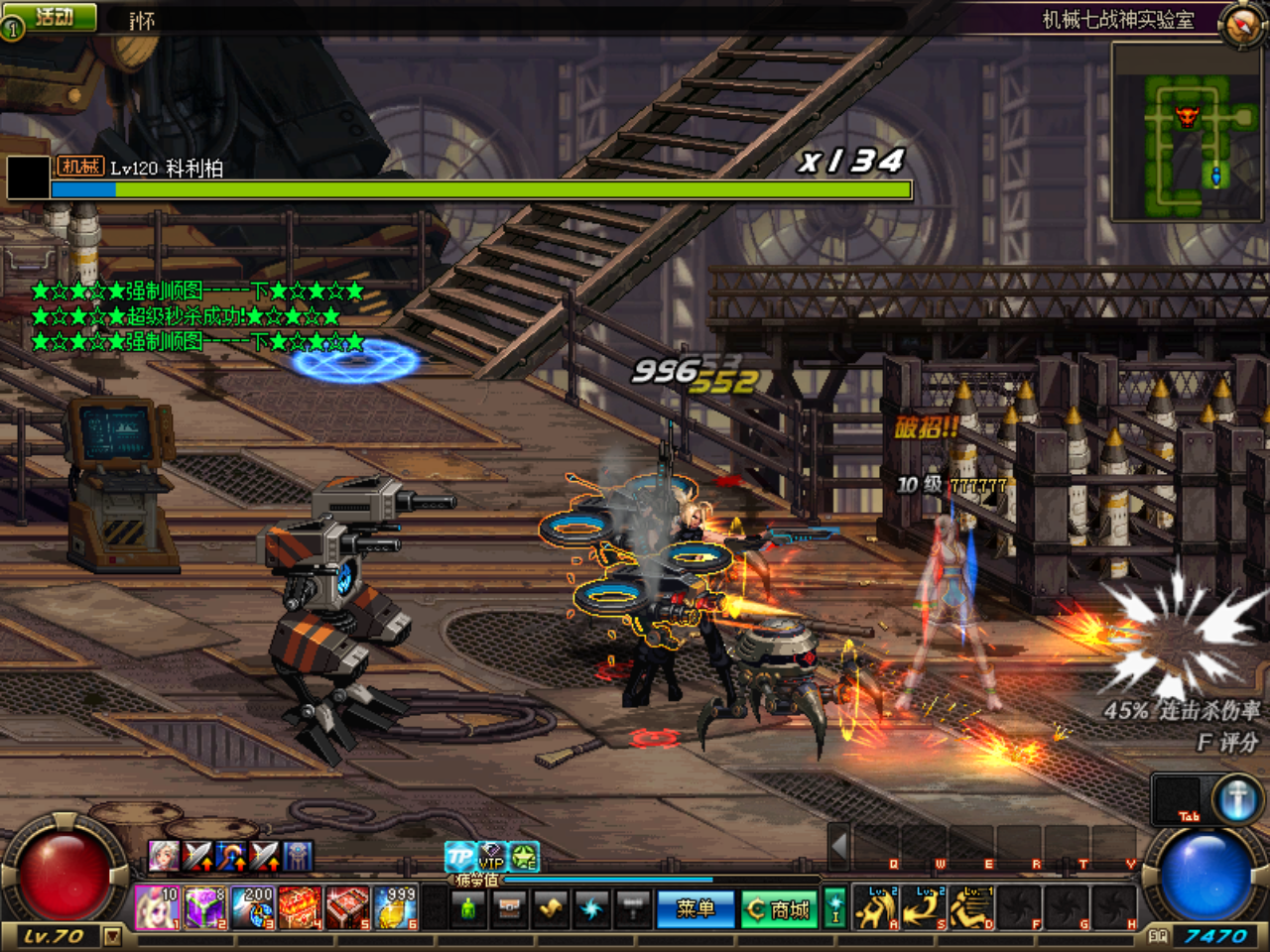This screenshot has width=1270, height=952.
Task: Open the 菜单 menu button
Action: click(x=695, y=908)
